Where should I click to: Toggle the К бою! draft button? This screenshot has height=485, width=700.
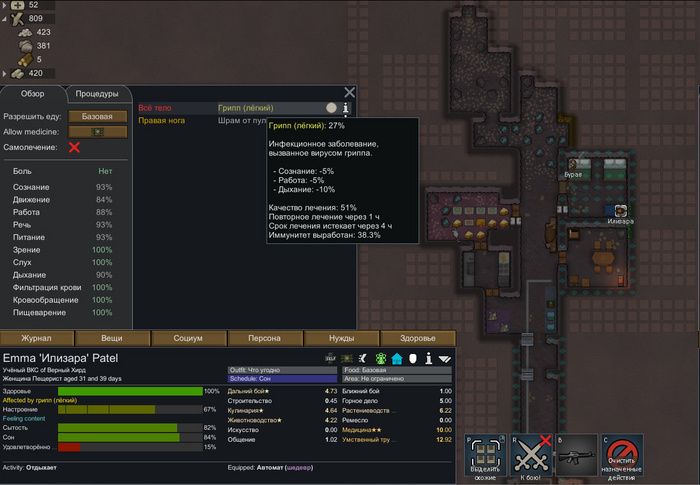coord(531,456)
